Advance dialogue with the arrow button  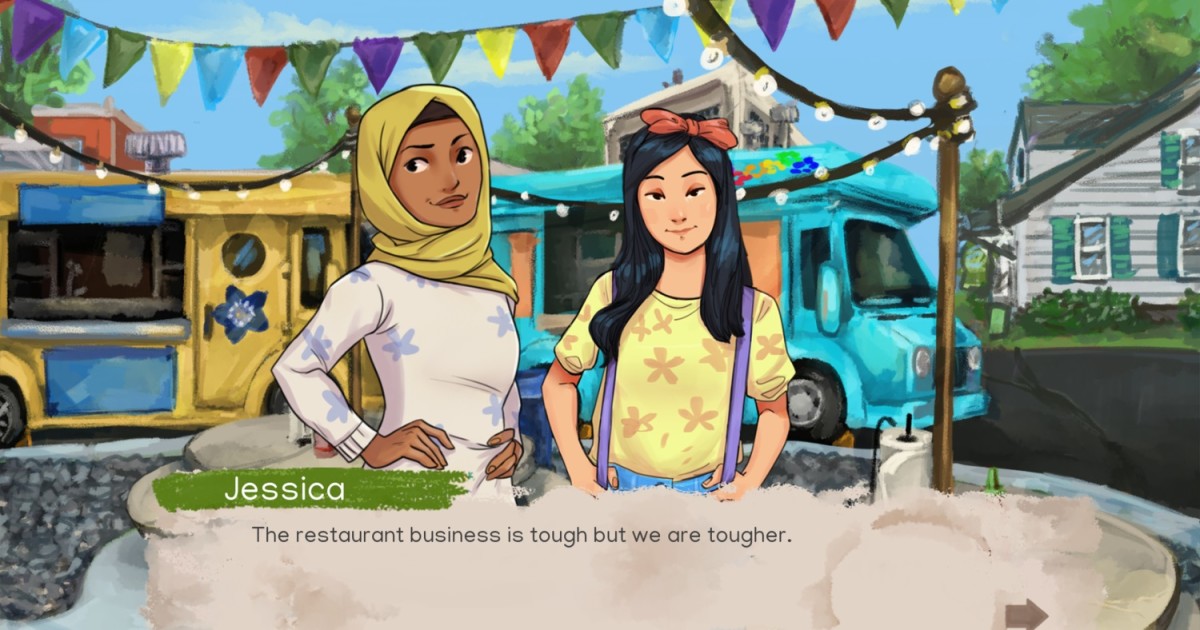(x=1025, y=613)
